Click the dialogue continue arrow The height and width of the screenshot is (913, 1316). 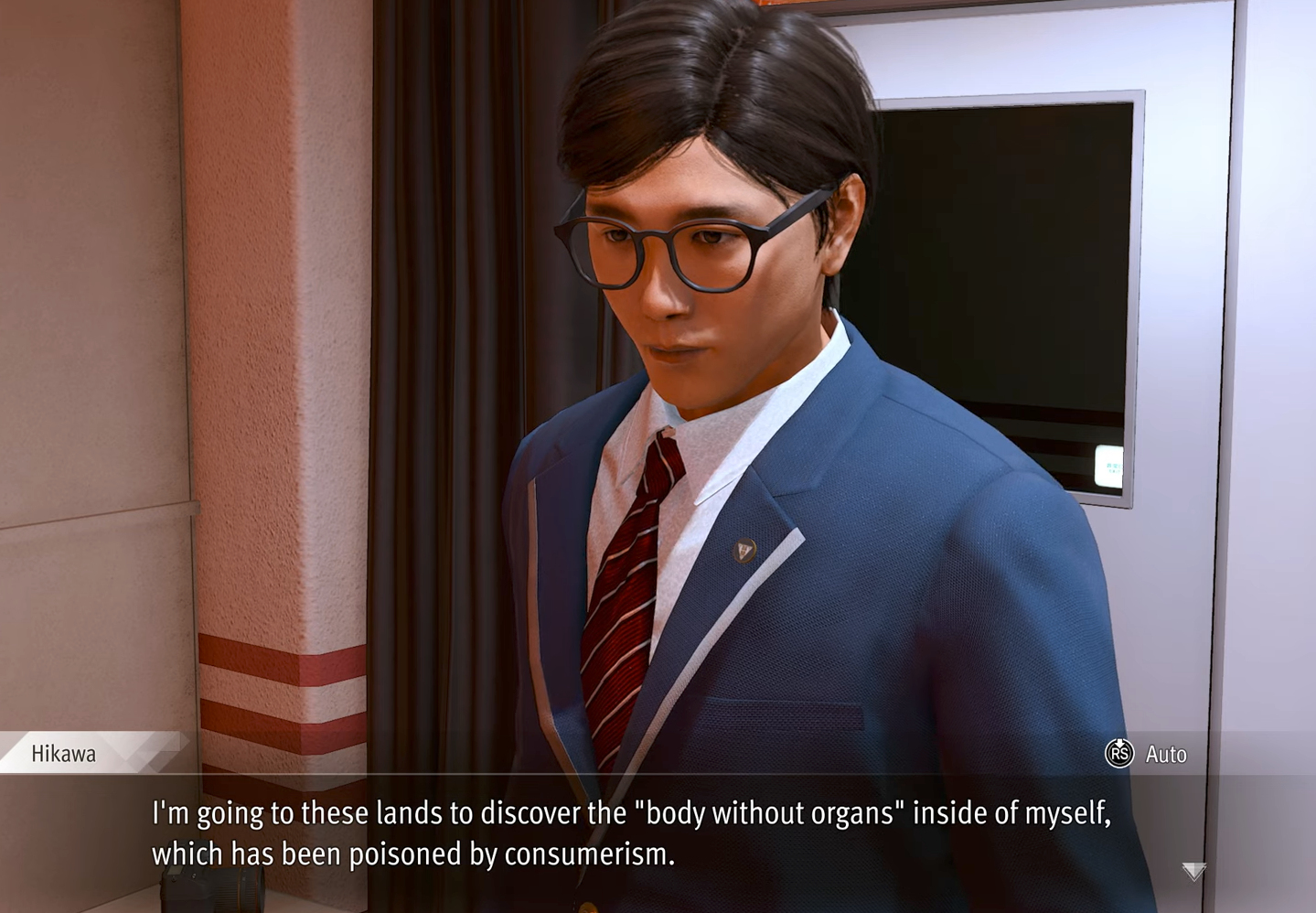[x=1193, y=870]
